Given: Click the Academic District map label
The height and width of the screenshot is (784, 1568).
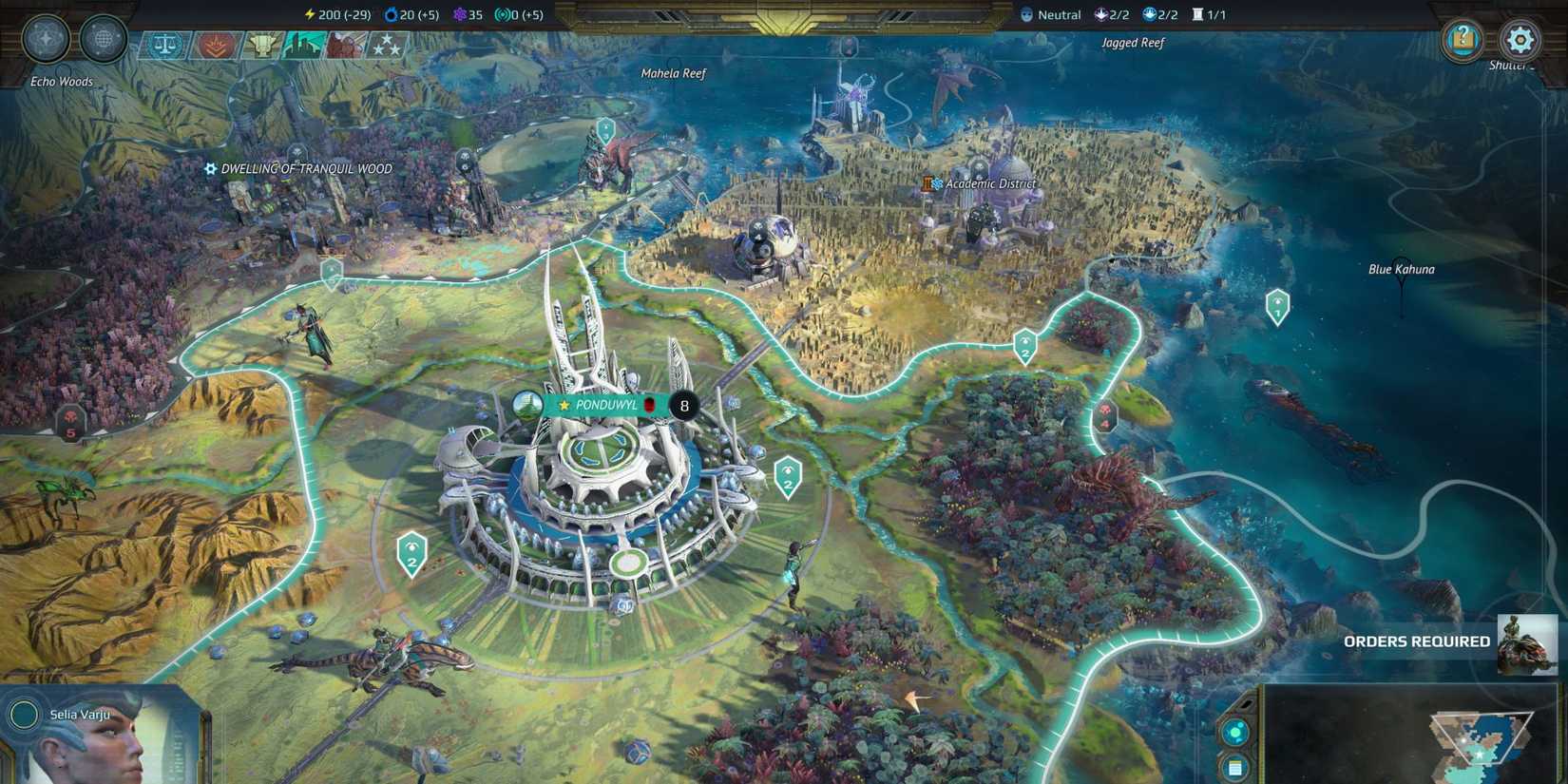Looking at the screenshot, I should coord(988,183).
